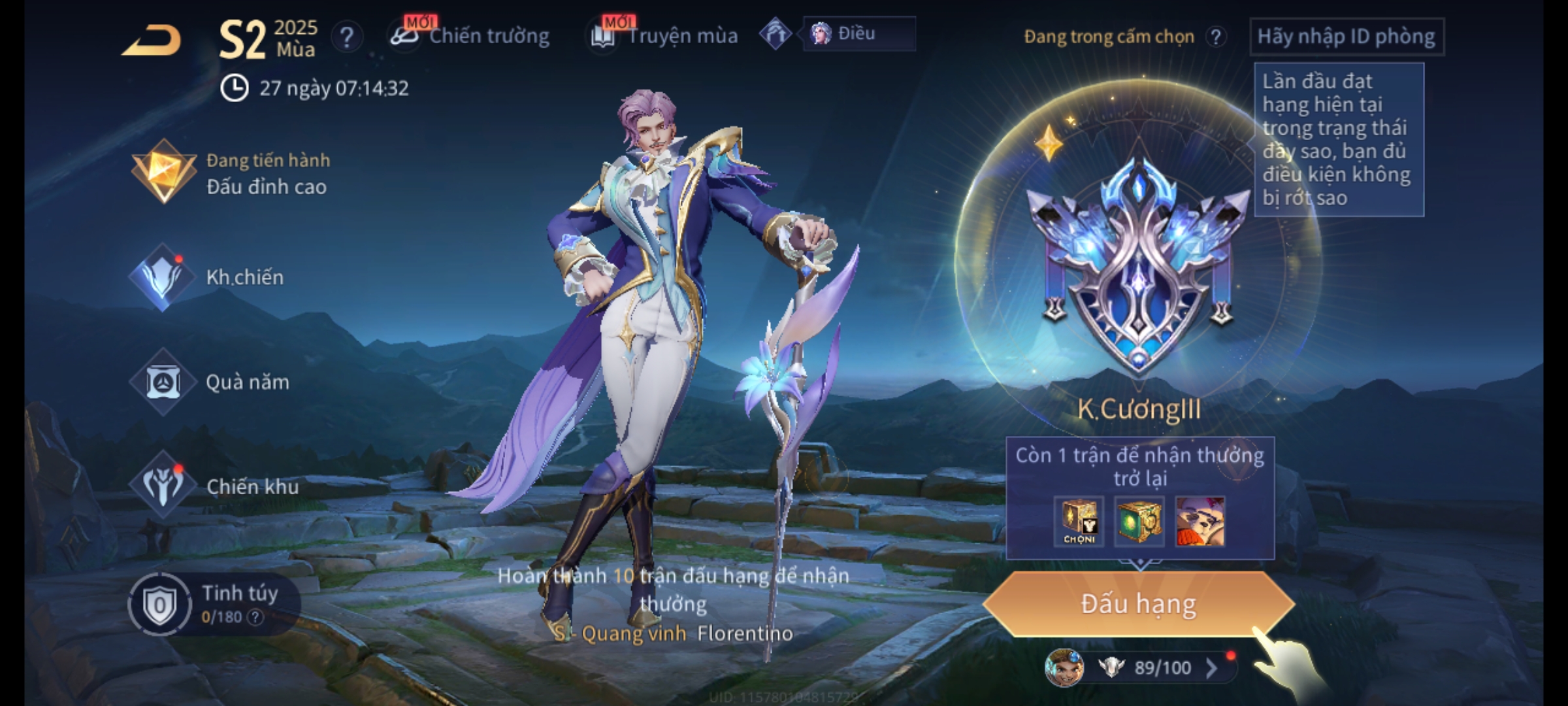Click the Hãy nhập ID phòng field

(1346, 37)
